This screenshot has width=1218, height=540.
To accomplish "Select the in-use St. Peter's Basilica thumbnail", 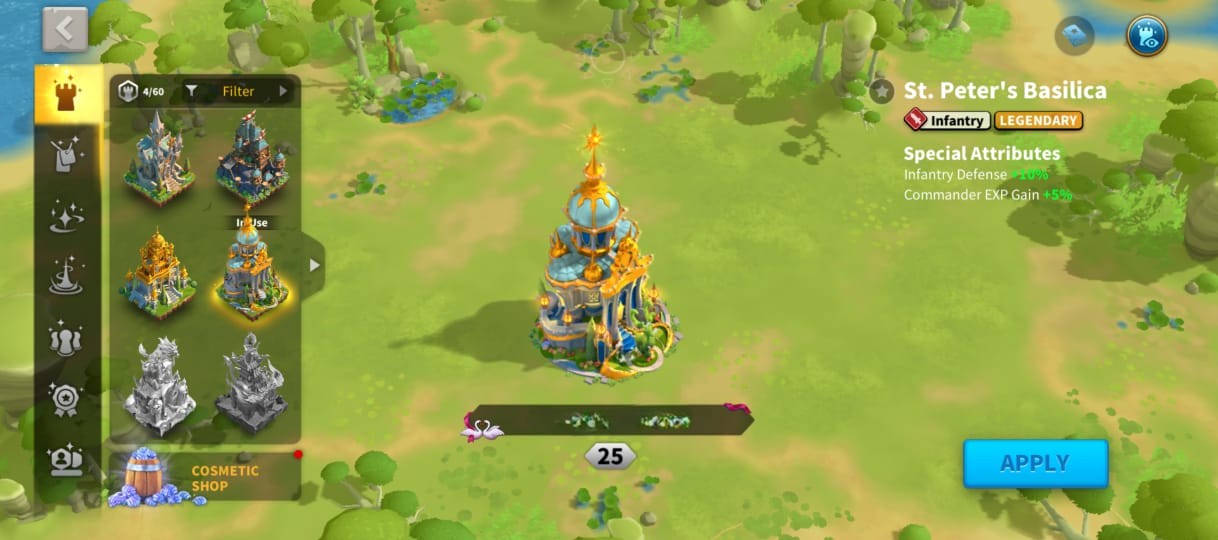I will [250, 270].
